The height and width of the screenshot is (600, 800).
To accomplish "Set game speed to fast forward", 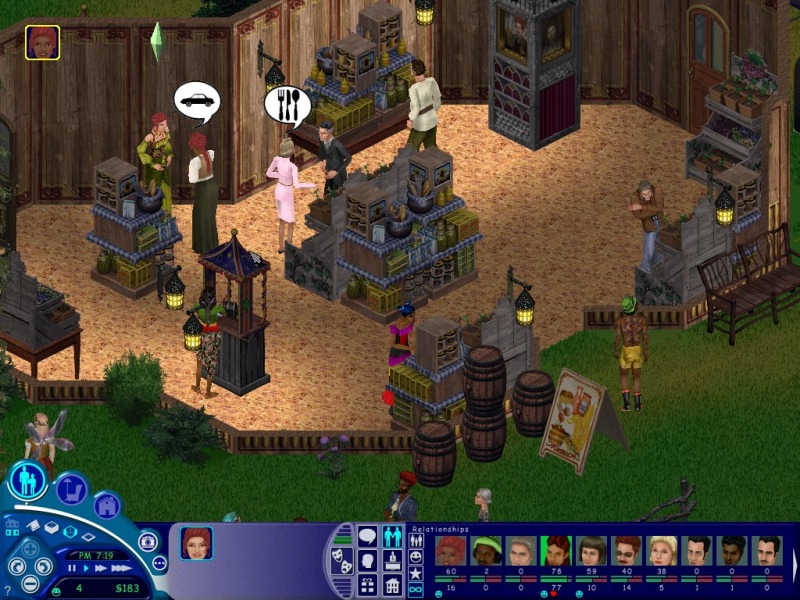I will pyautogui.click(x=101, y=568).
